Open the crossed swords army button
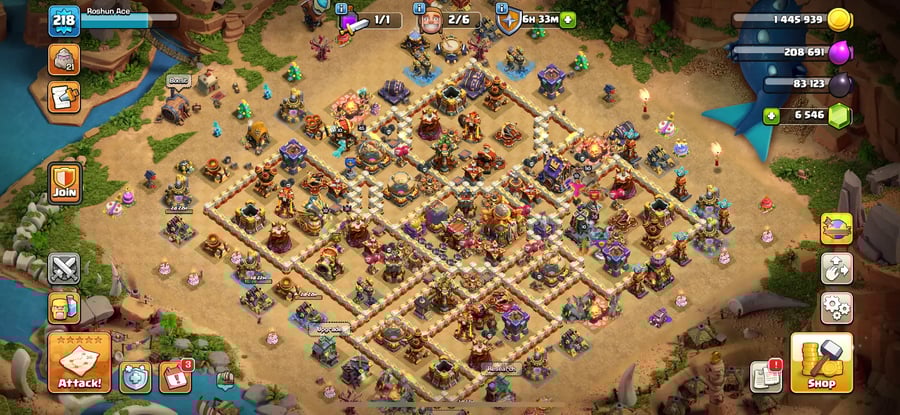Viewport: 900px width, 415px height. click(64, 268)
